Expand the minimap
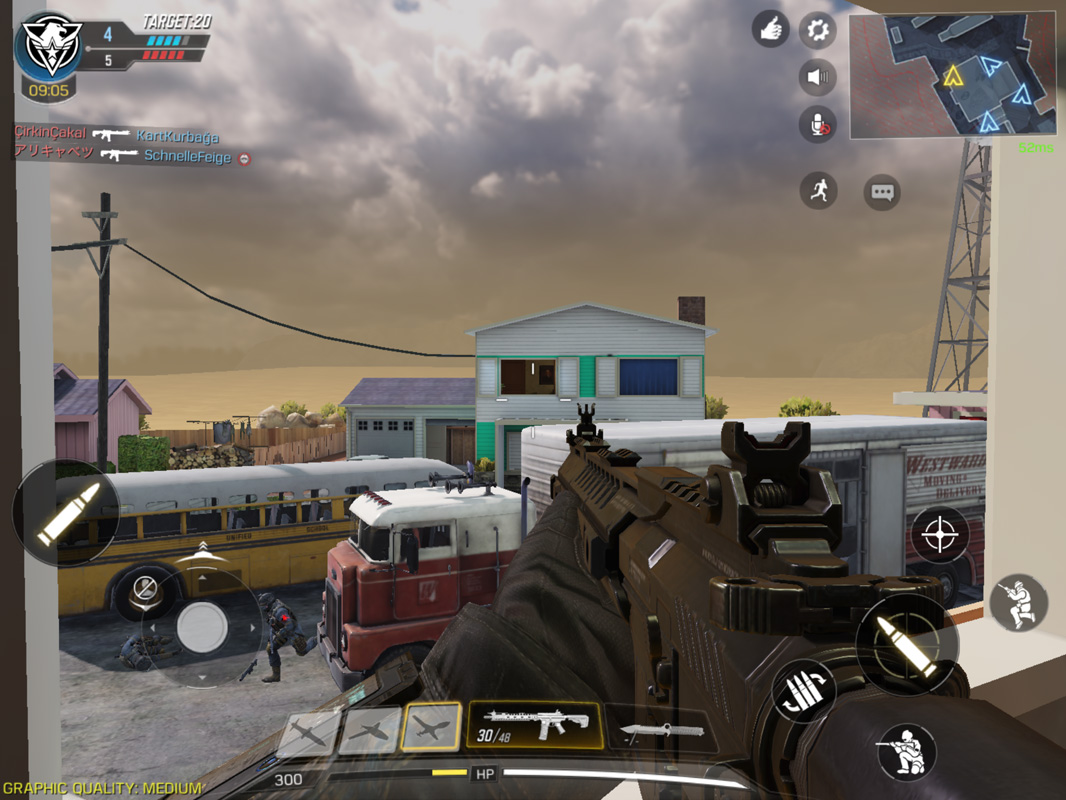This screenshot has height=800, width=1066. tap(952, 75)
